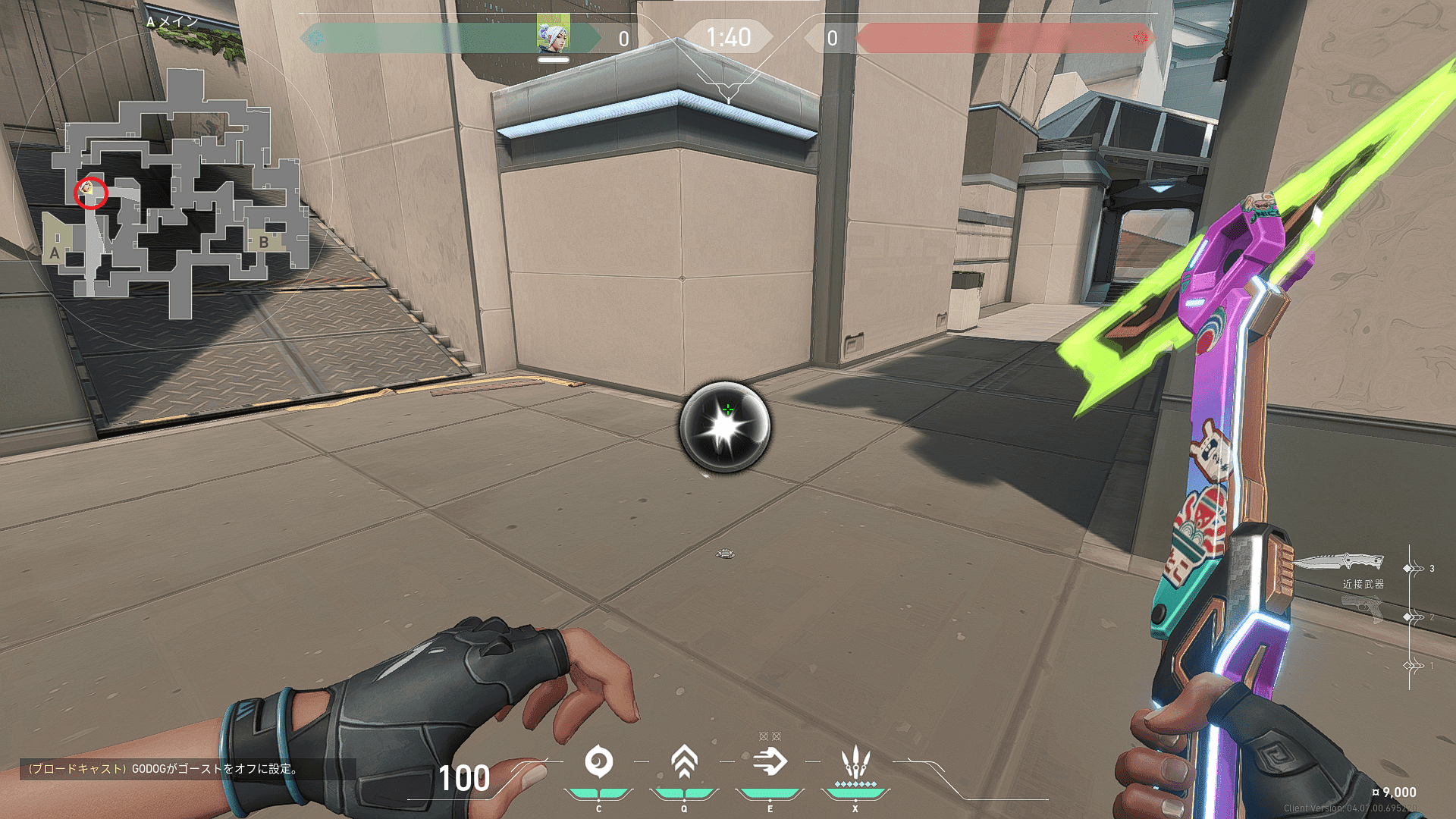The height and width of the screenshot is (819, 1456).
Task: Click Jett's agent portrait in the top bar
Action: [x=553, y=35]
